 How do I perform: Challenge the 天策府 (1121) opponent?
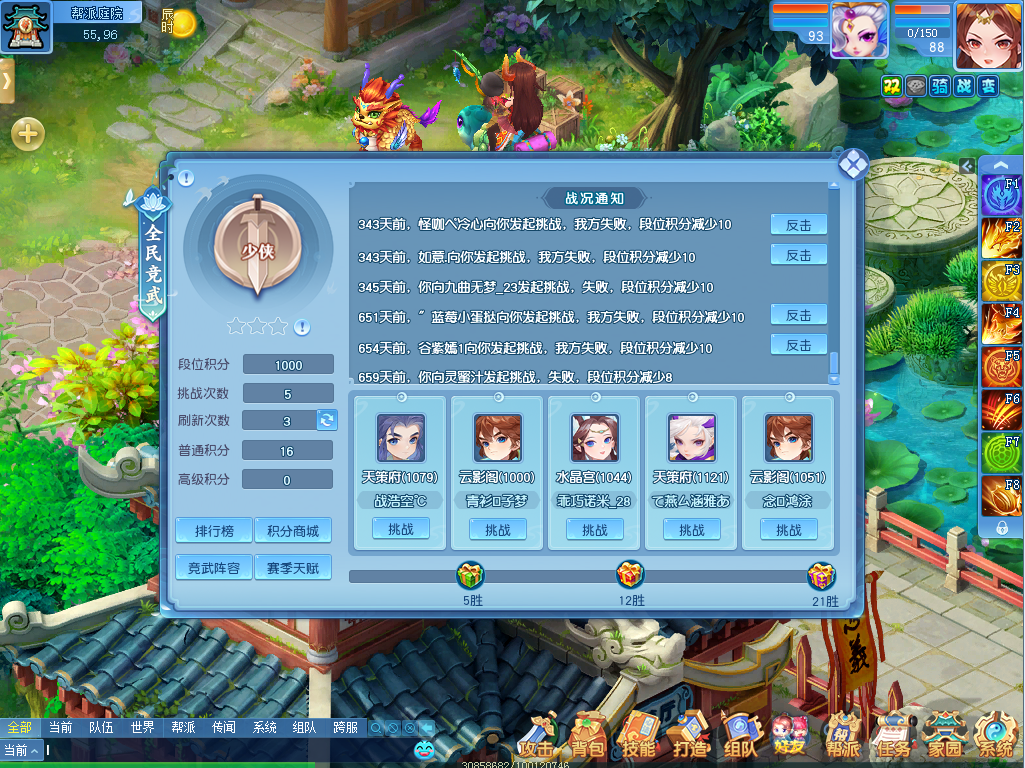(x=691, y=529)
